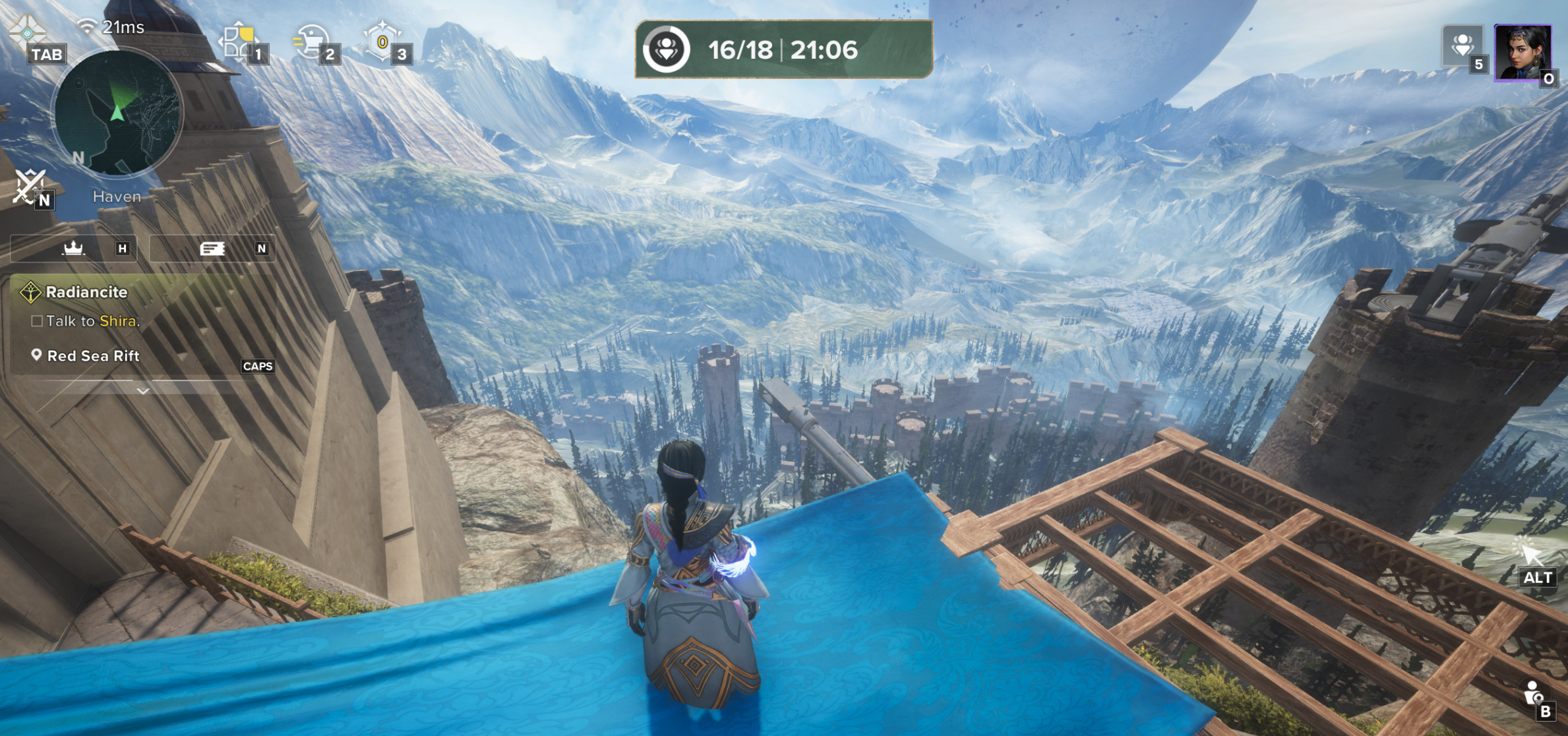This screenshot has height=736, width=1568.
Task: Track the Red Sea Rift location
Action: pos(94,356)
